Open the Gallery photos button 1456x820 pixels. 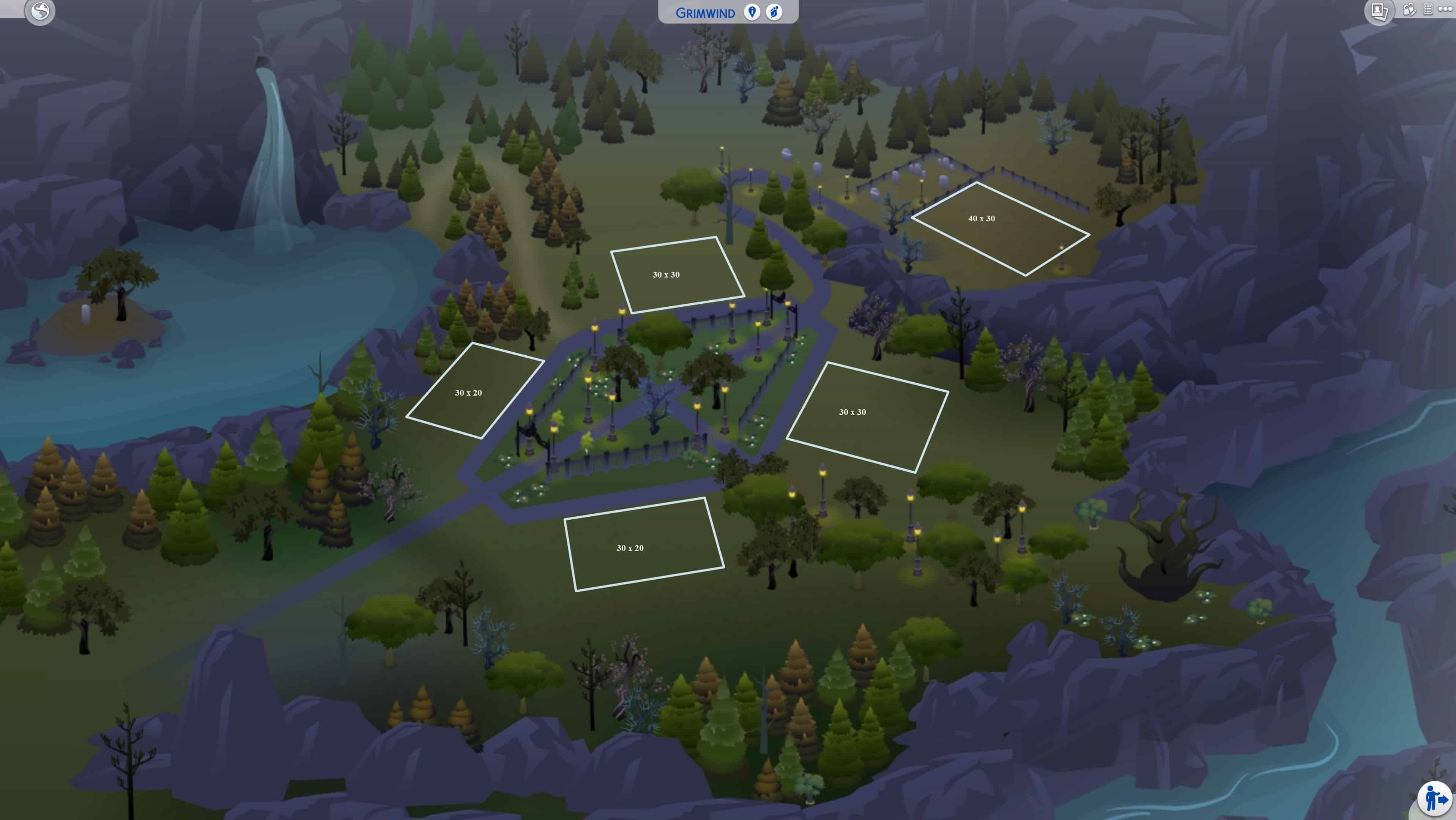1379,11
